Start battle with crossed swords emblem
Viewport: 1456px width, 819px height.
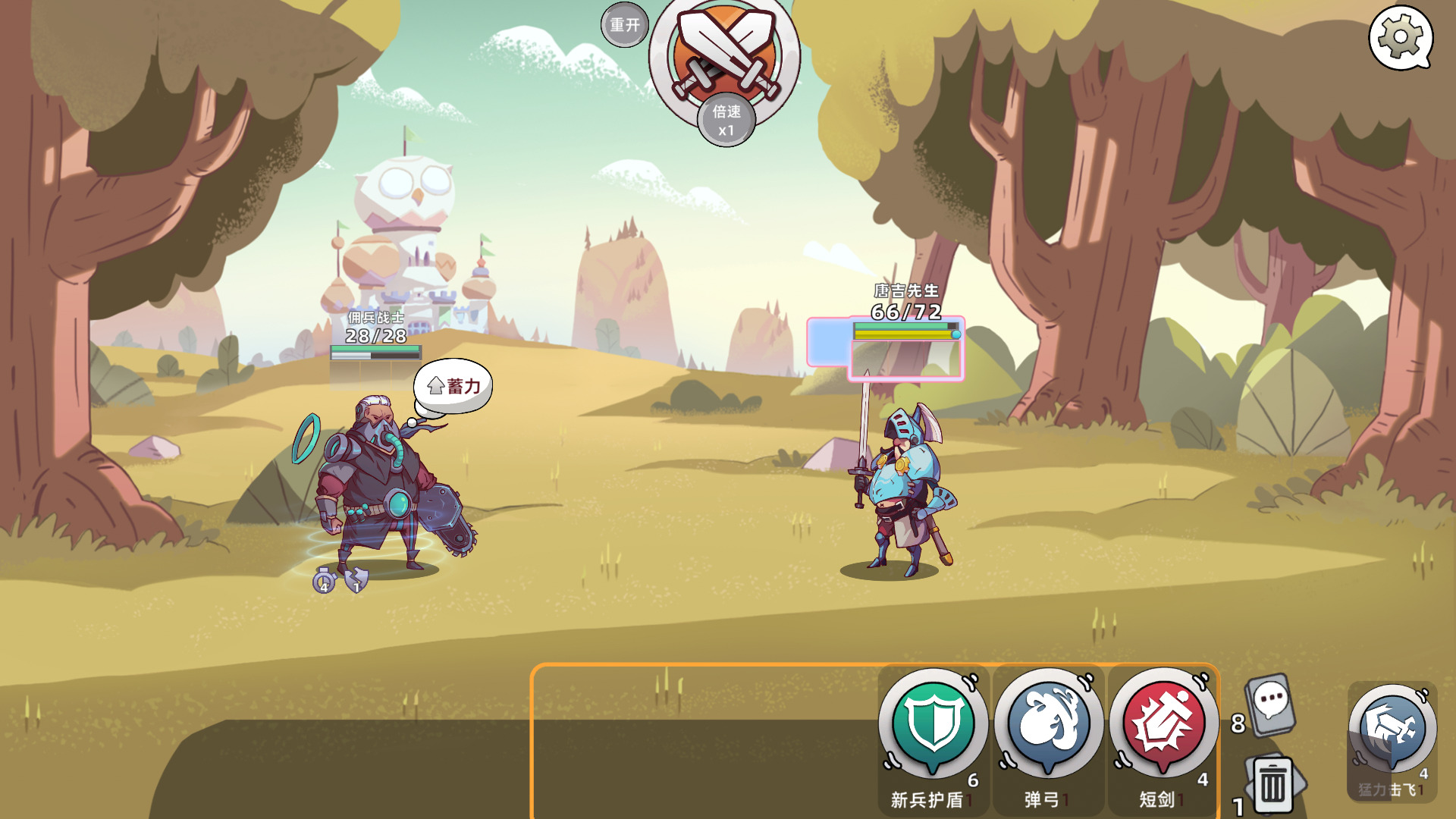pos(725,50)
